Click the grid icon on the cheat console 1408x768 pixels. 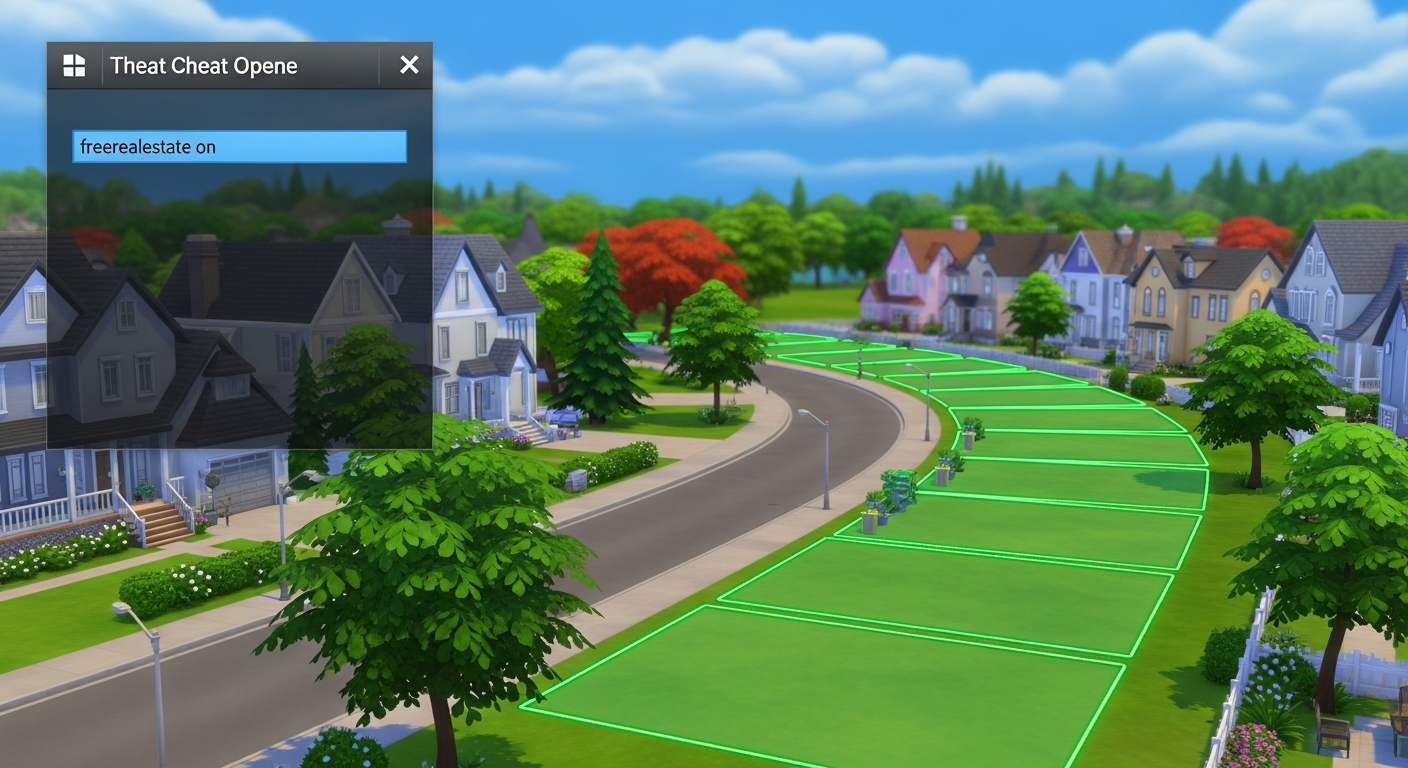tap(73, 65)
